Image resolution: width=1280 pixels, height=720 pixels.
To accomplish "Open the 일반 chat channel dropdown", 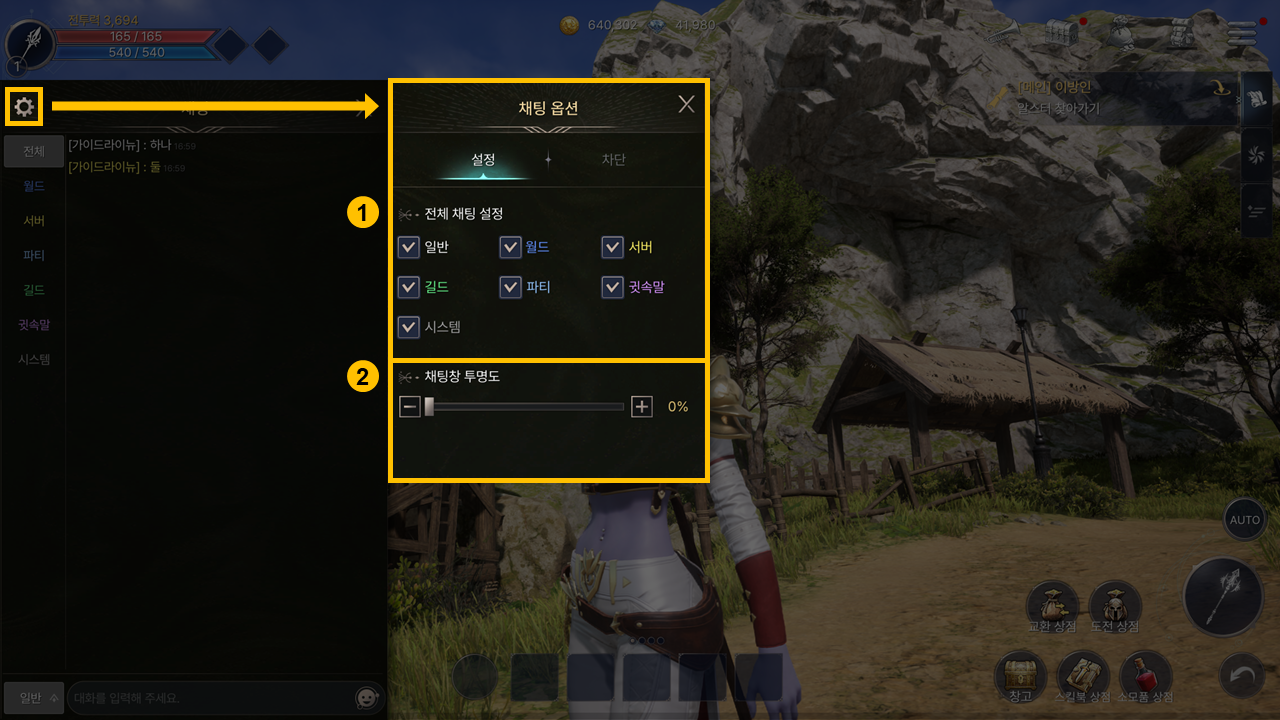I will click(34, 697).
